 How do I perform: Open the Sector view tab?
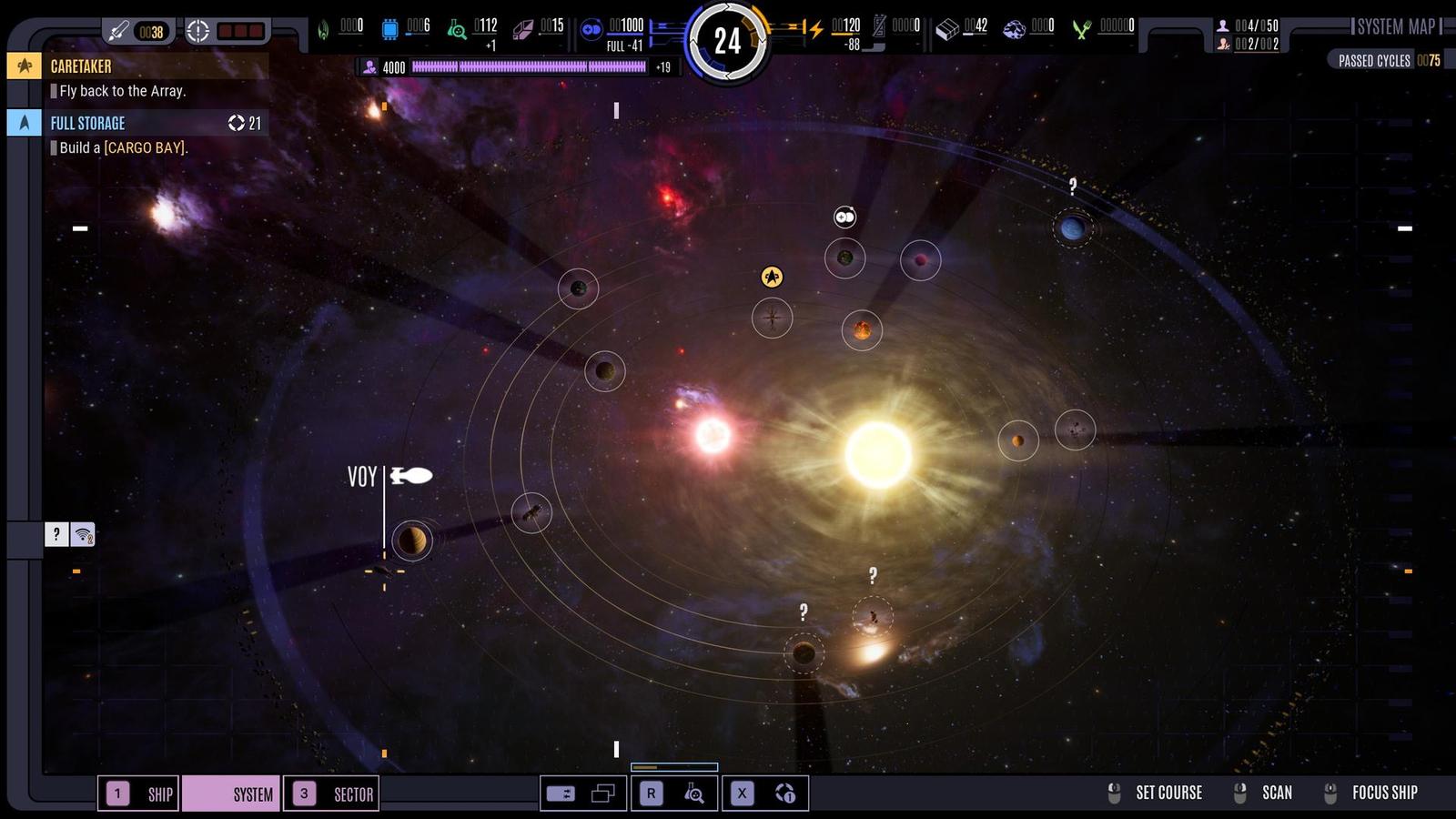pyautogui.click(x=331, y=794)
